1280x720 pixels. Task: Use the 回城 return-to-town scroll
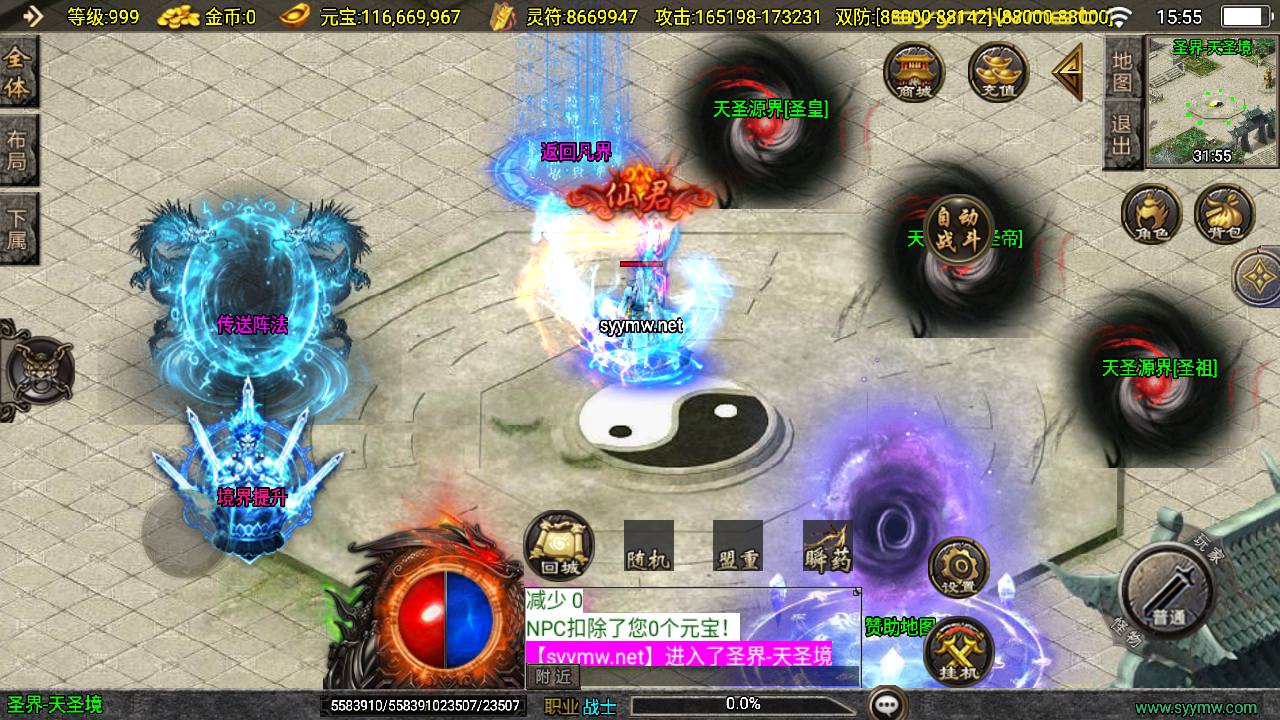[x=558, y=546]
